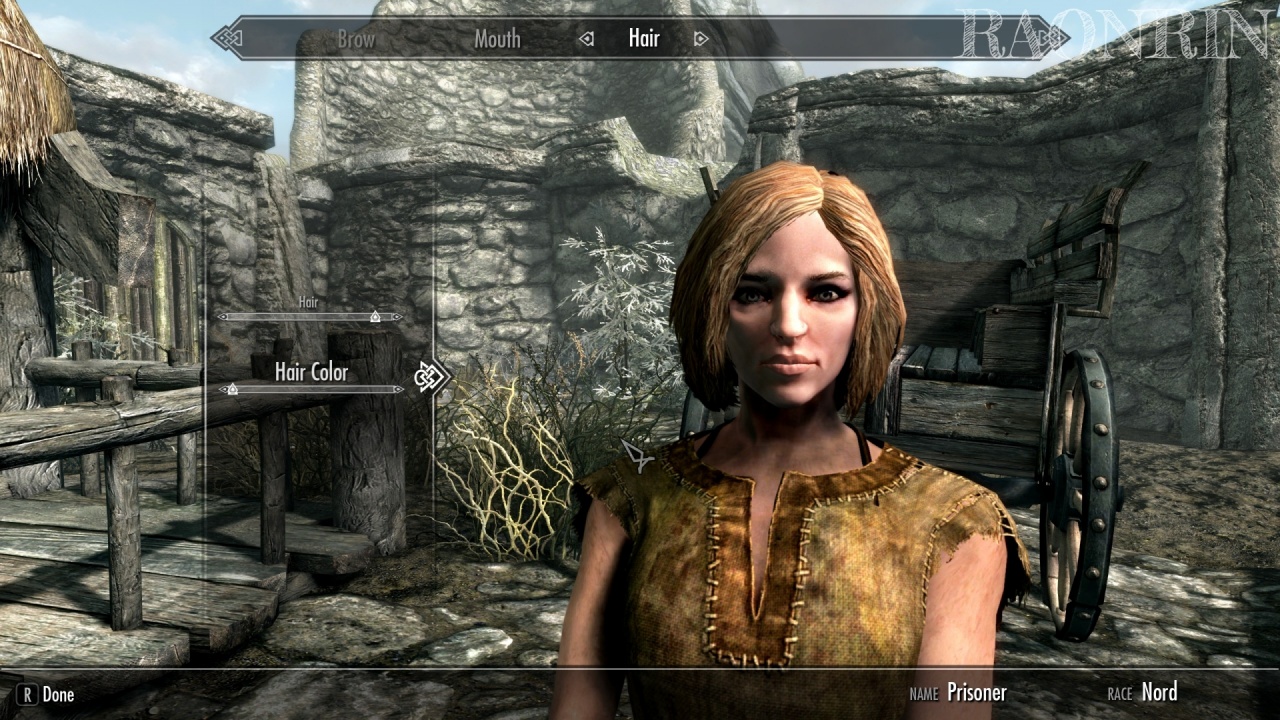Adjust the Hair style slider
This screenshot has width=1280, height=720.
pyautogui.click(x=375, y=316)
